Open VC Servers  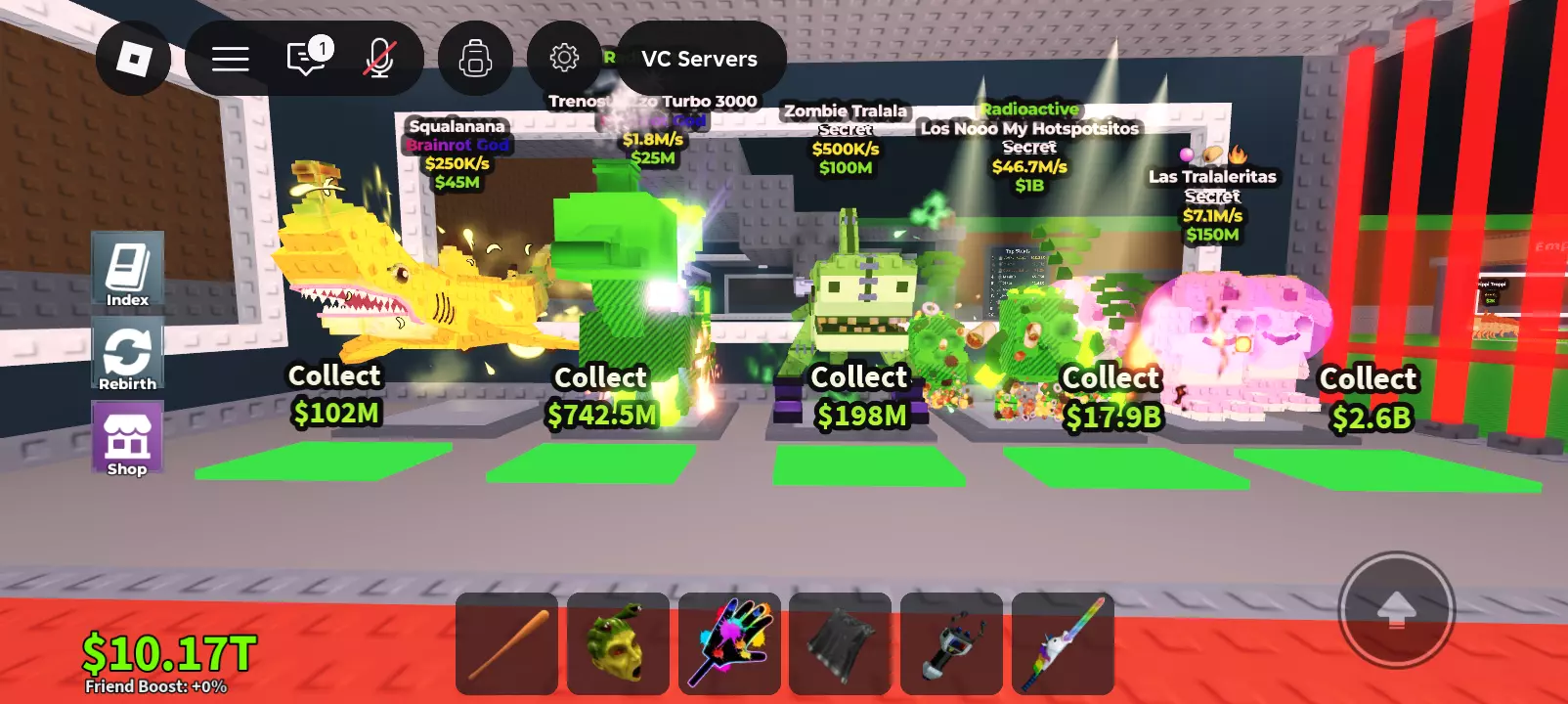point(700,59)
